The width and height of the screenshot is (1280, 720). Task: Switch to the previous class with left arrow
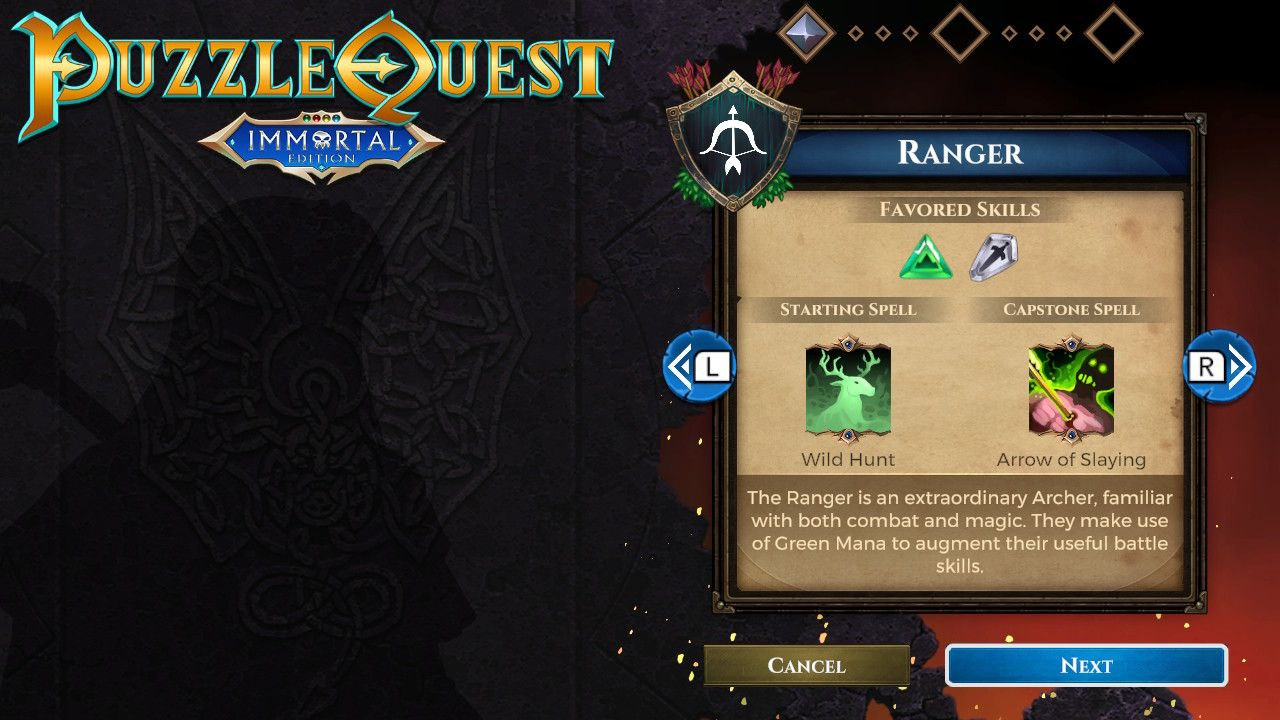pyautogui.click(x=699, y=367)
